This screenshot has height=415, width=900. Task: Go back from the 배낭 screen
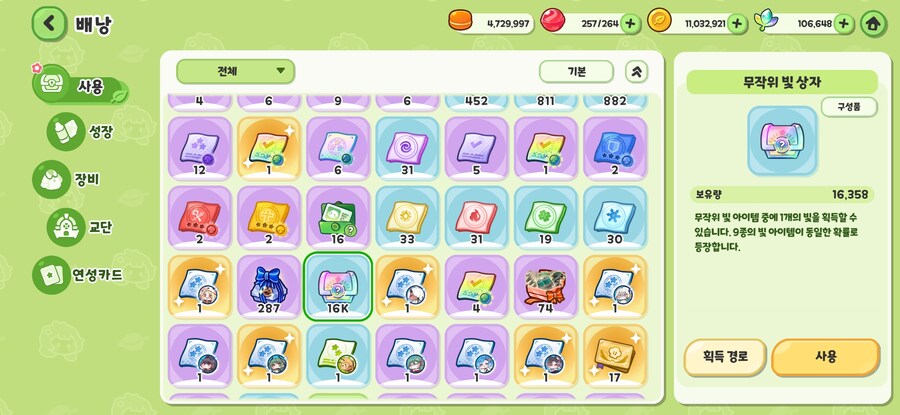48,23
